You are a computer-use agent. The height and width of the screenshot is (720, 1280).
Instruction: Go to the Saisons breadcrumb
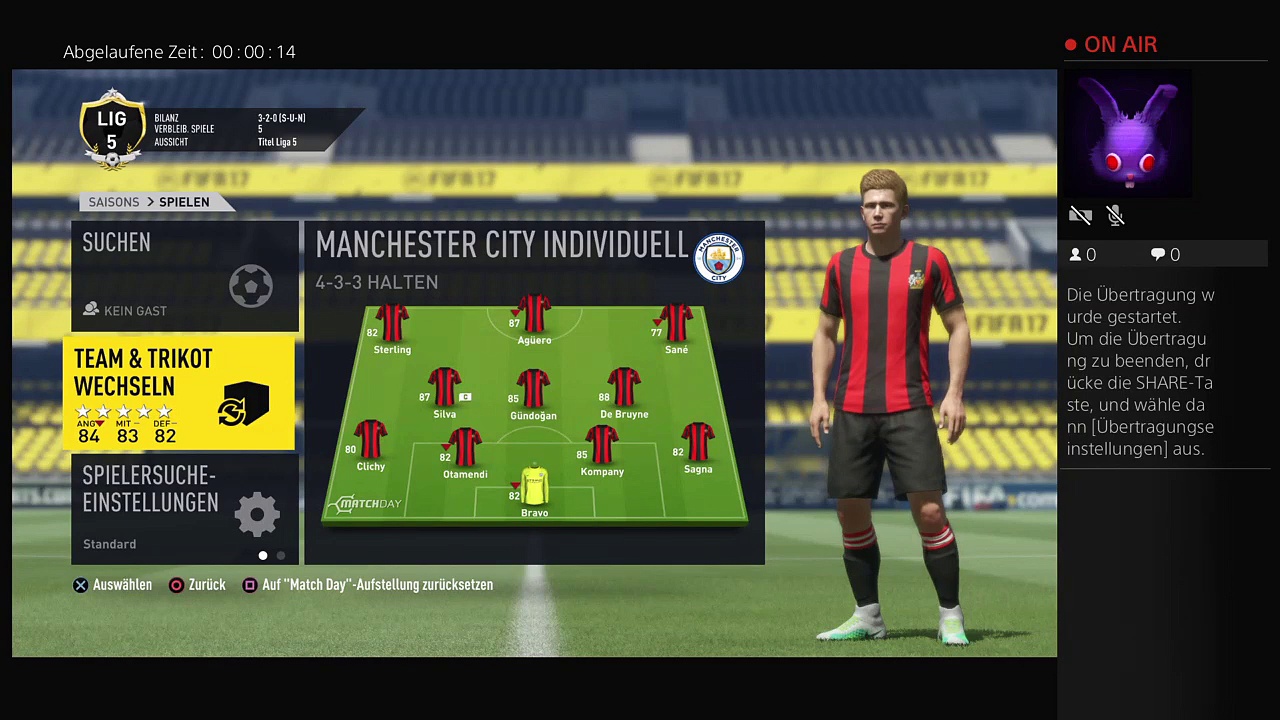click(x=114, y=202)
